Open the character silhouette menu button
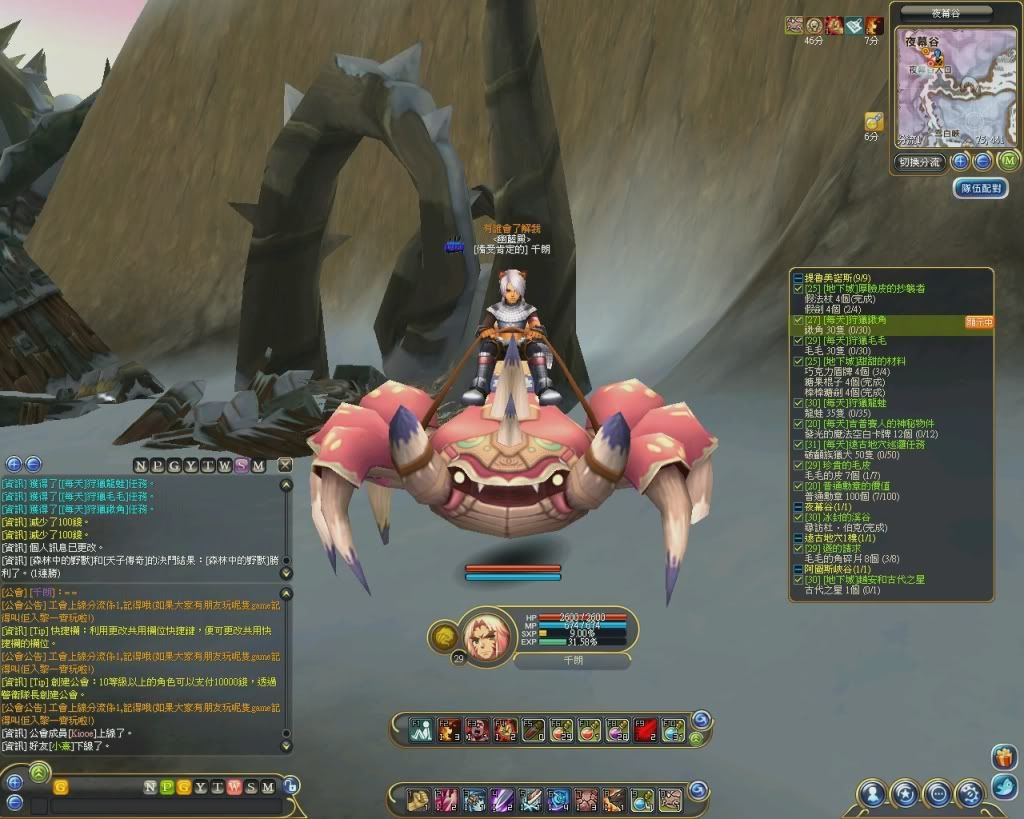This screenshot has height=819, width=1024. [x=873, y=795]
